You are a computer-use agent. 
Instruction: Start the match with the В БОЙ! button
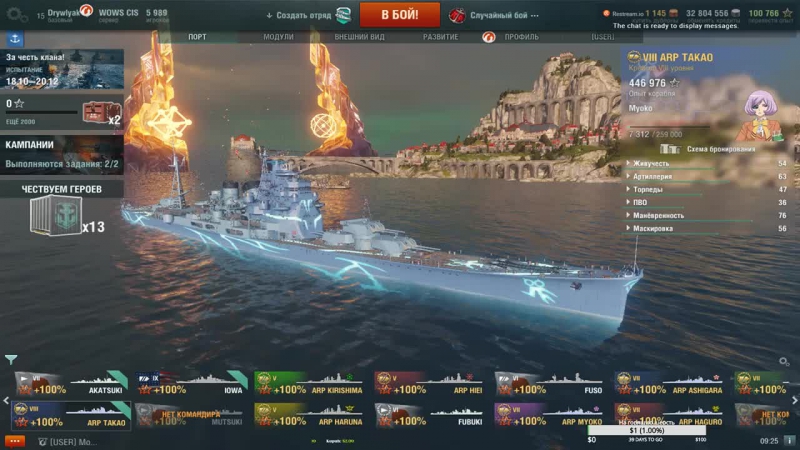[399, 15]
